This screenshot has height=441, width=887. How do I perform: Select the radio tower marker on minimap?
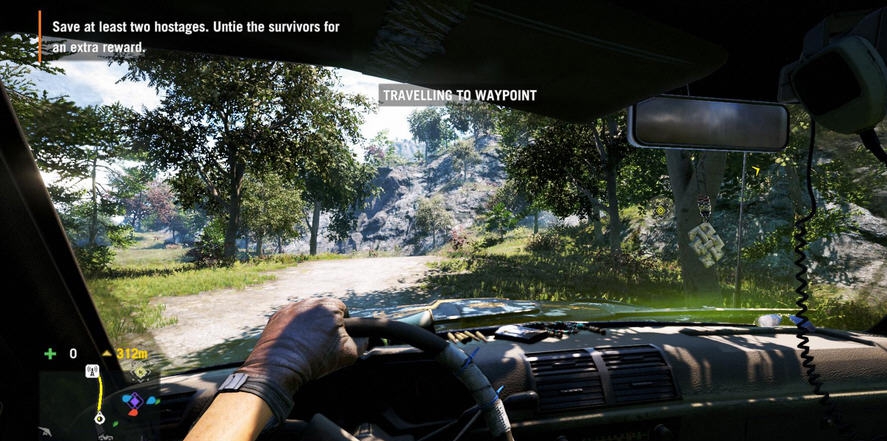pos(92,372)
